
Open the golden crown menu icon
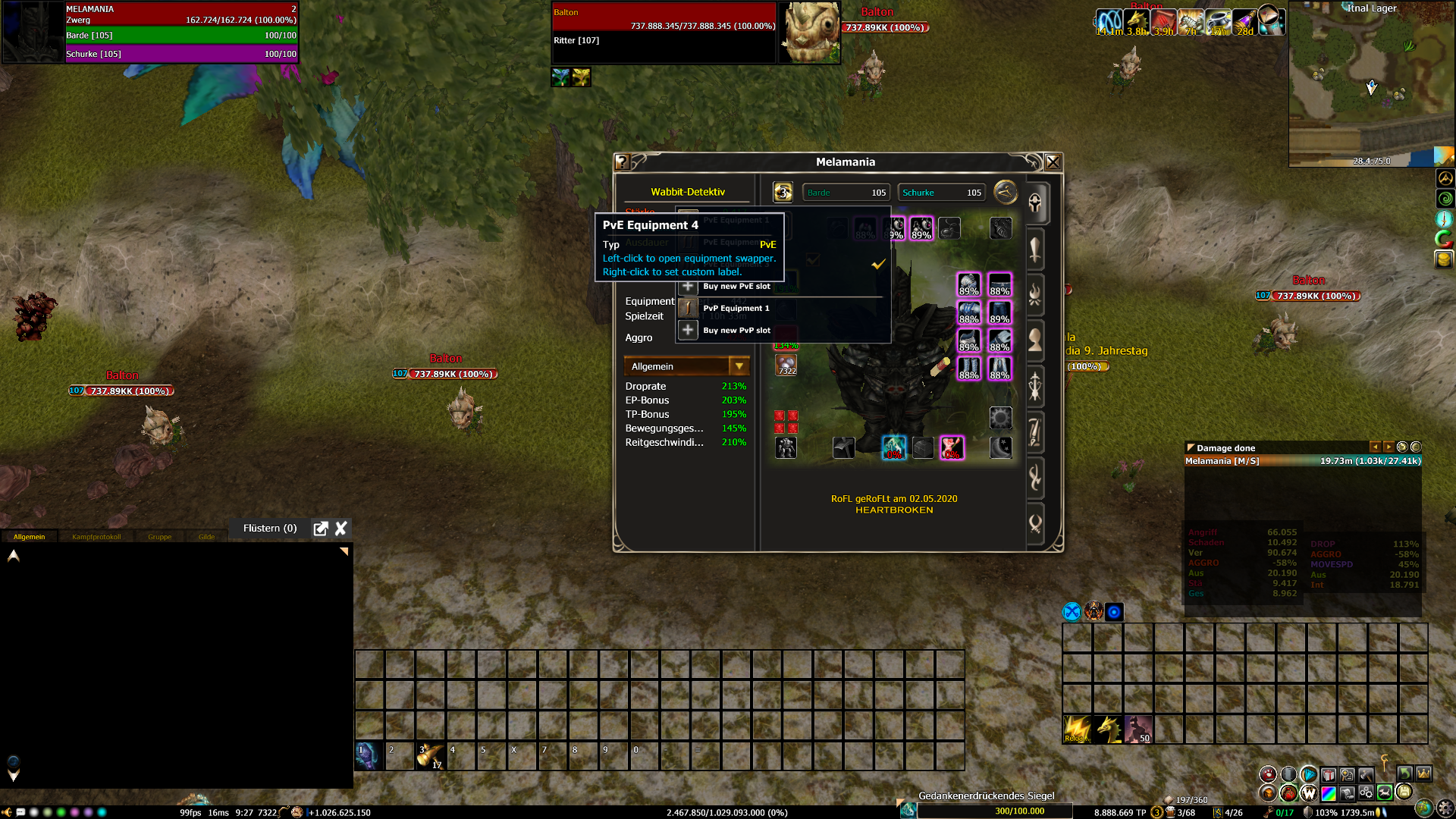tap(1423, 774)
